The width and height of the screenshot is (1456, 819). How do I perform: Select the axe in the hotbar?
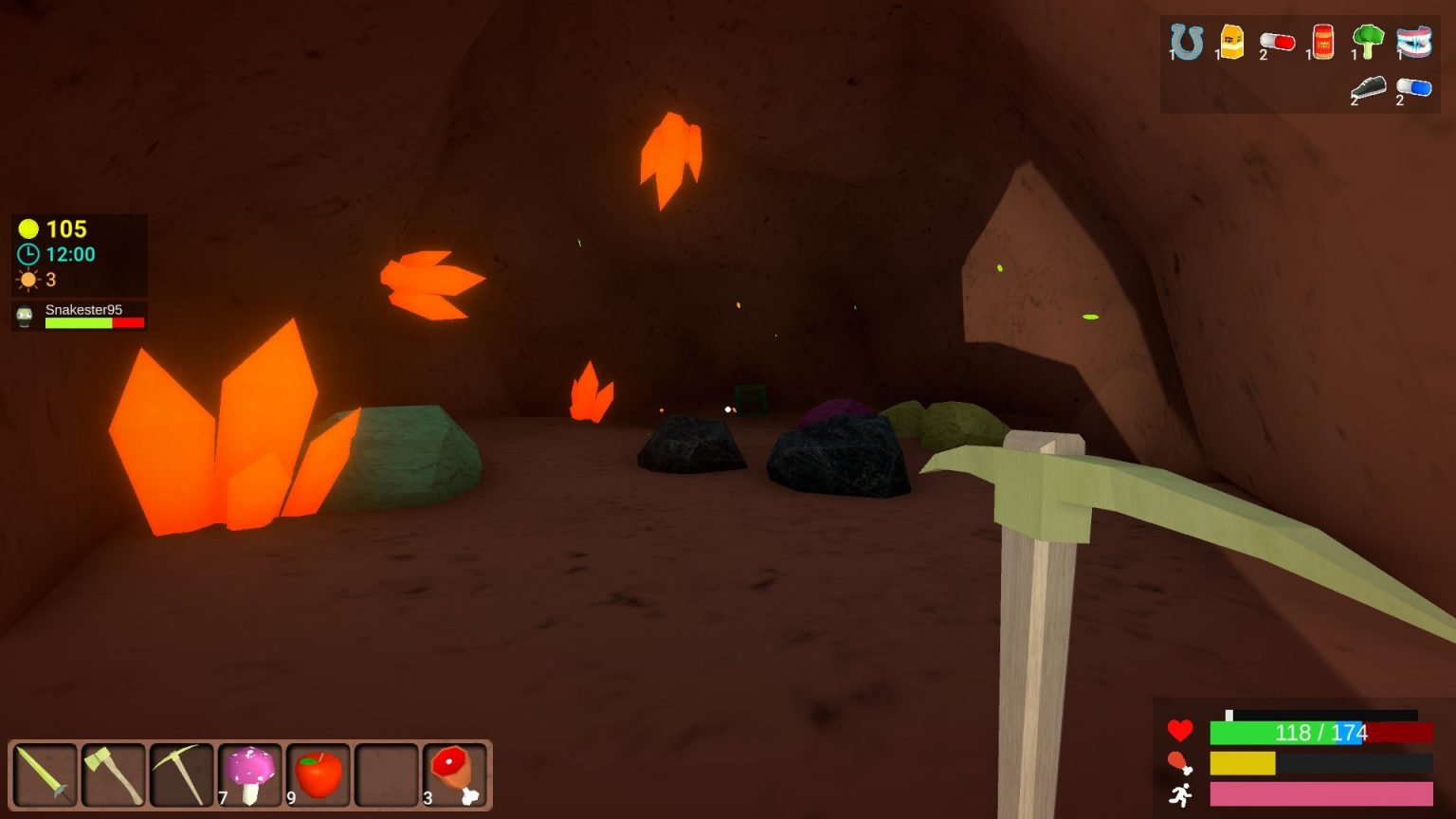(112, 774)
